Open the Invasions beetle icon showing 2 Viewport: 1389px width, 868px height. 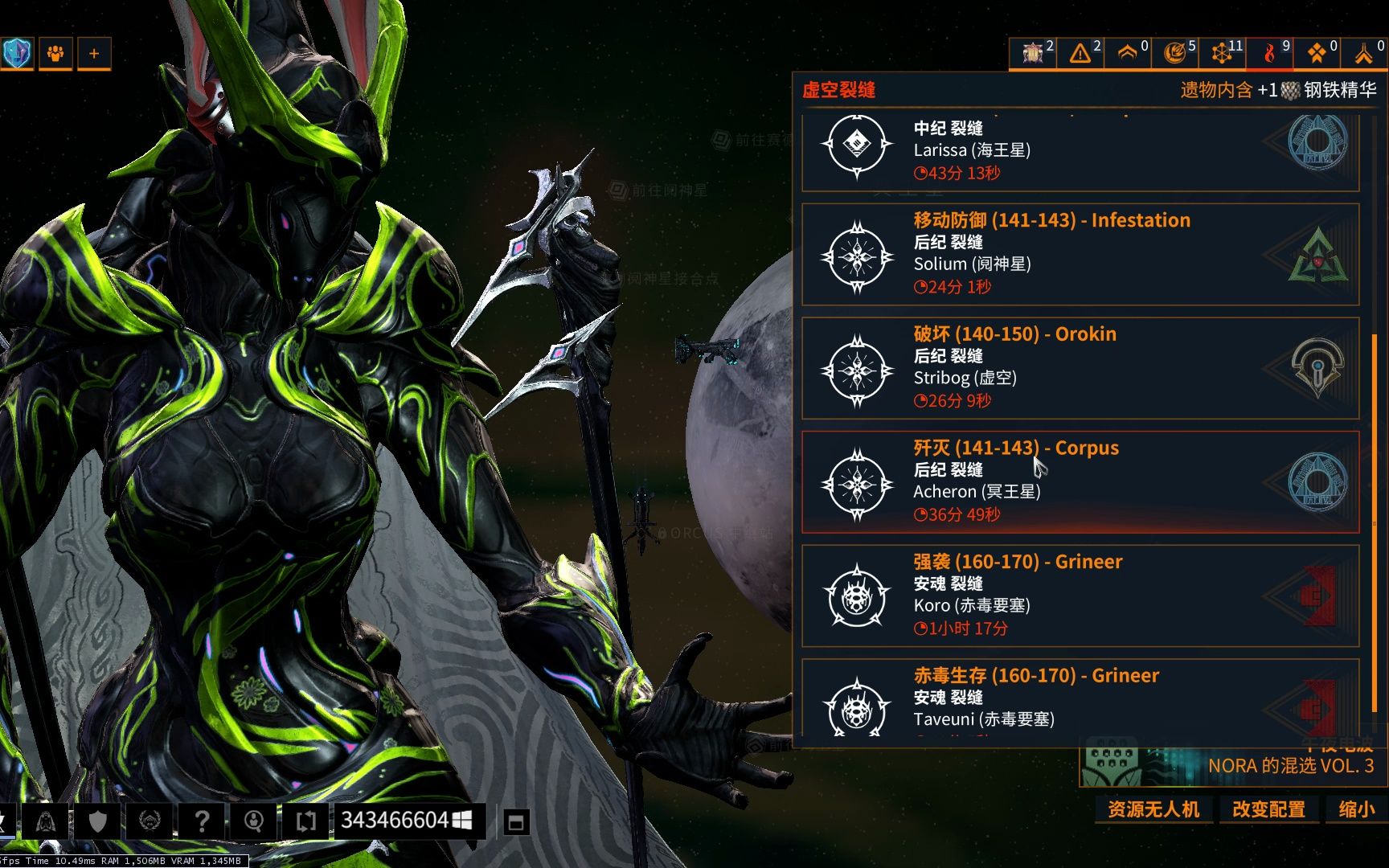coord(1030,53)
